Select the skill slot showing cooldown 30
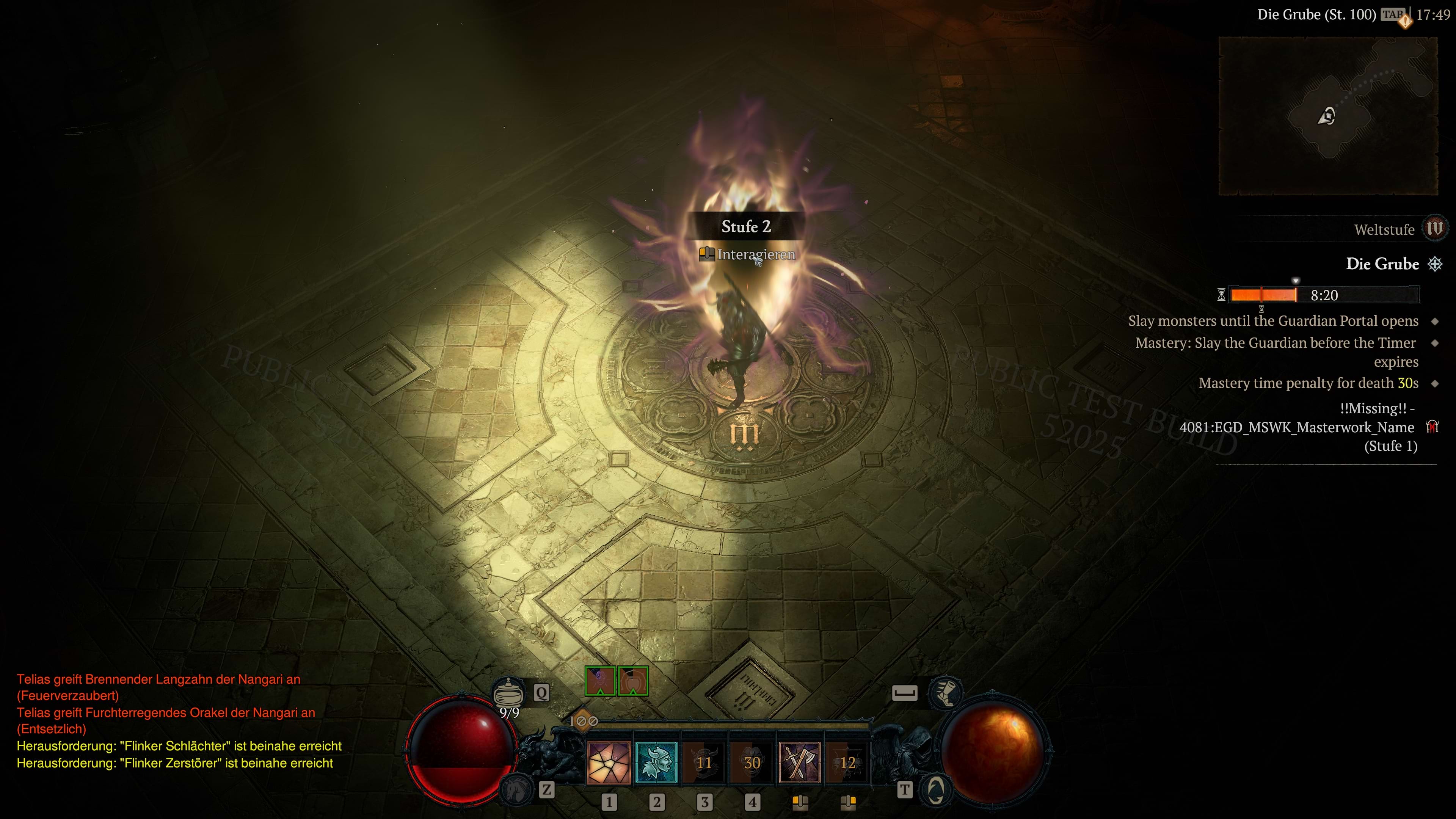Screen dimensions: 1456x819 click(752, 763)
